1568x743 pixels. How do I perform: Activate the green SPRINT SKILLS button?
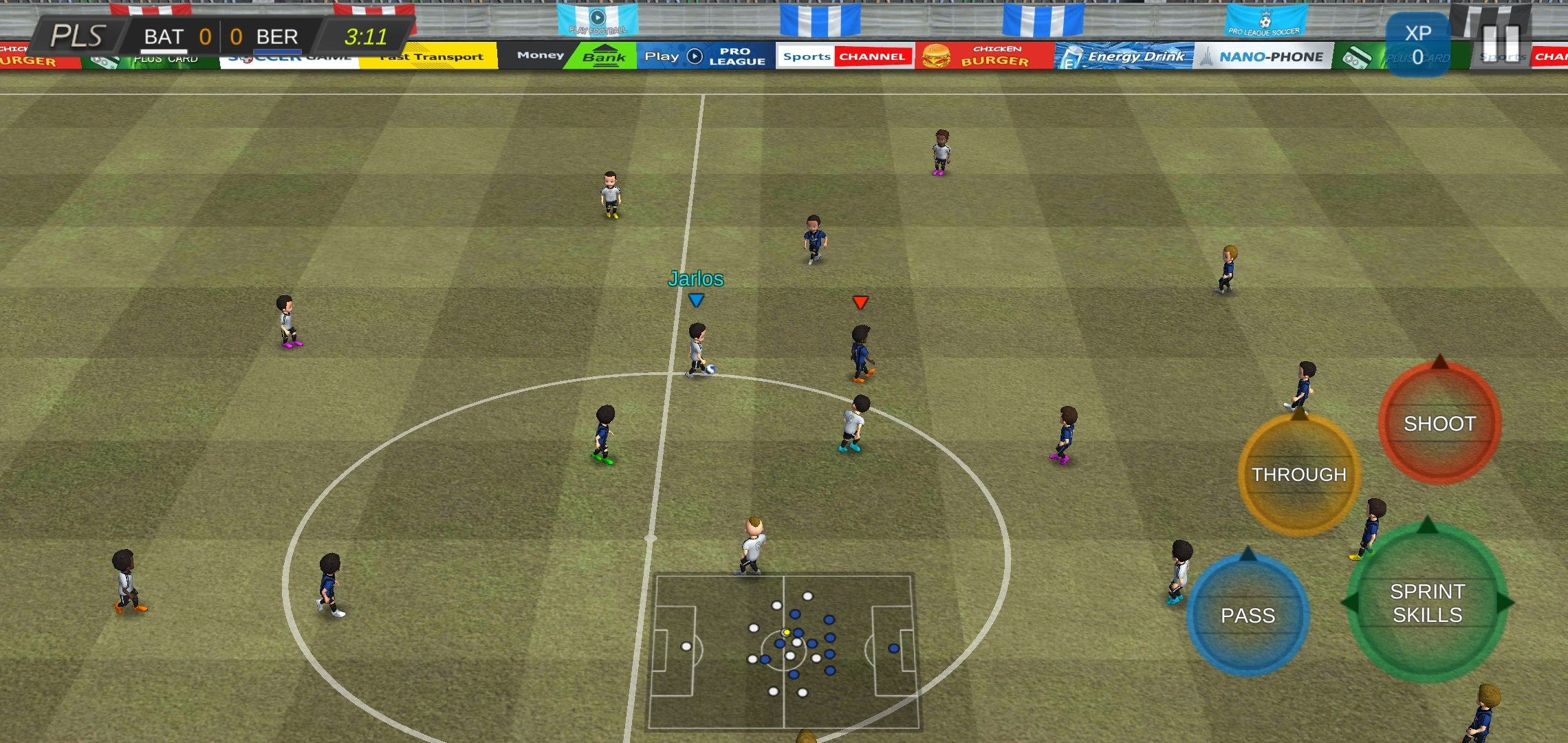(x=1427, y=603)
